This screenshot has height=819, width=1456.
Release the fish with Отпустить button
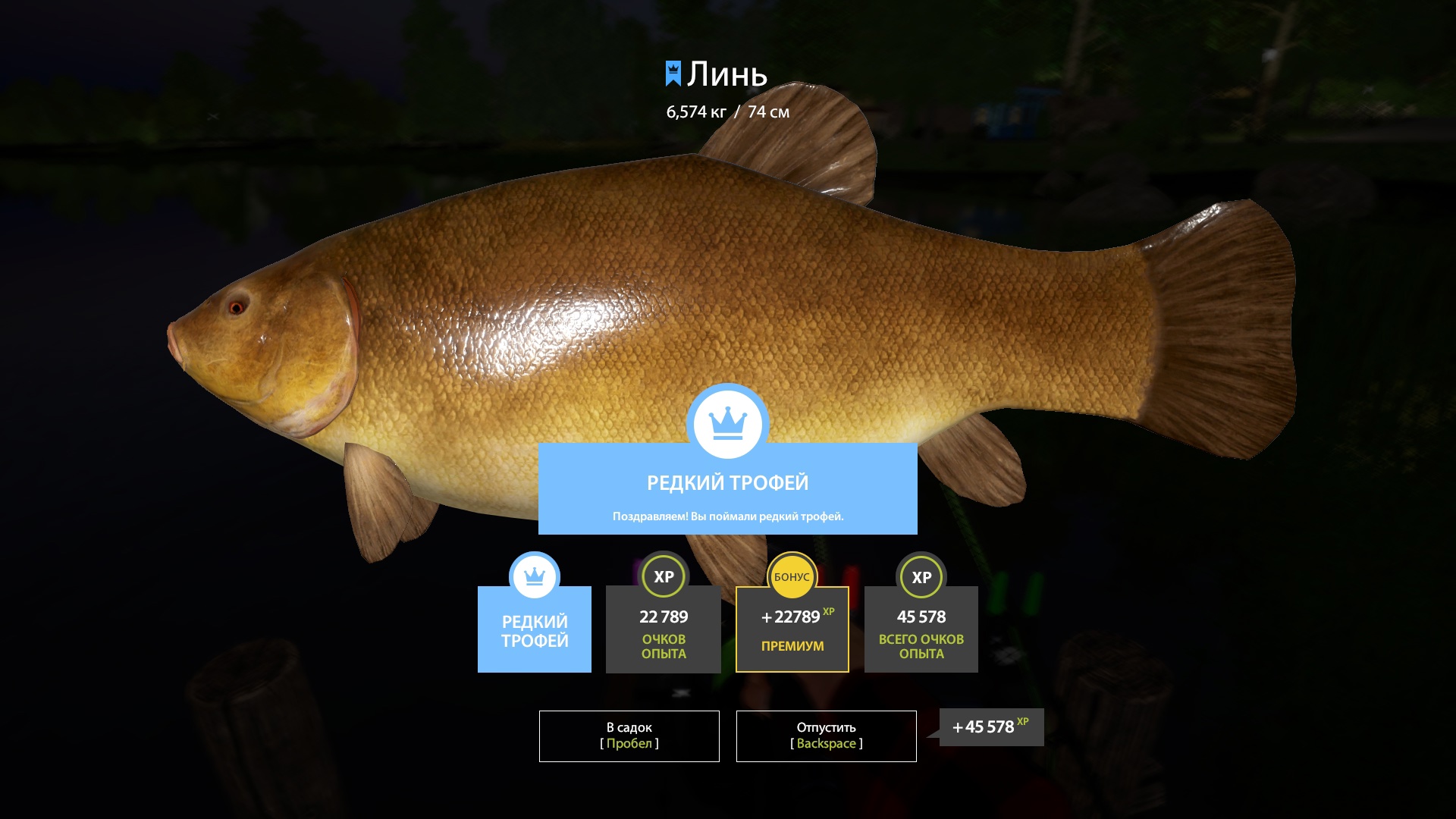coord(826,736)
